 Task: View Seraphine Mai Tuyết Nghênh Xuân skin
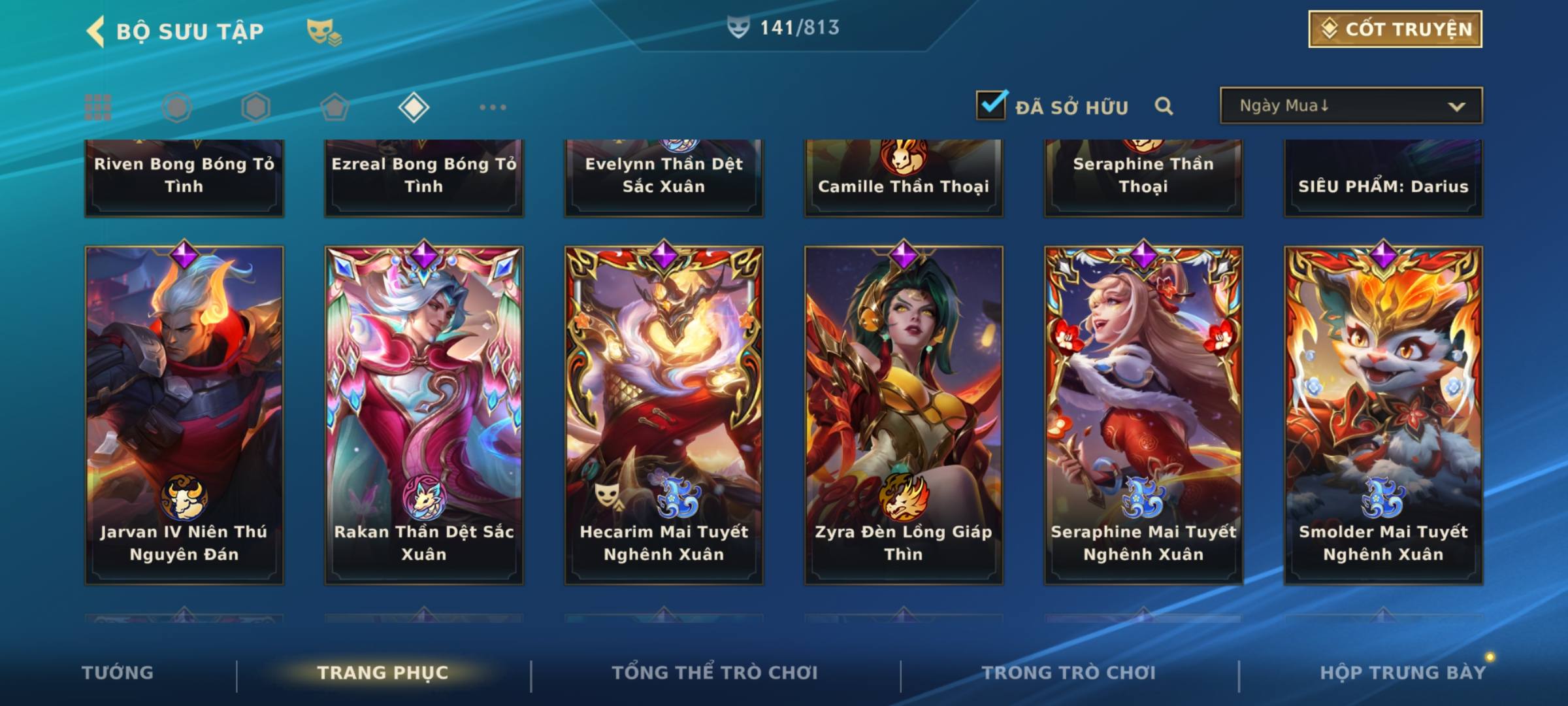1143,414
